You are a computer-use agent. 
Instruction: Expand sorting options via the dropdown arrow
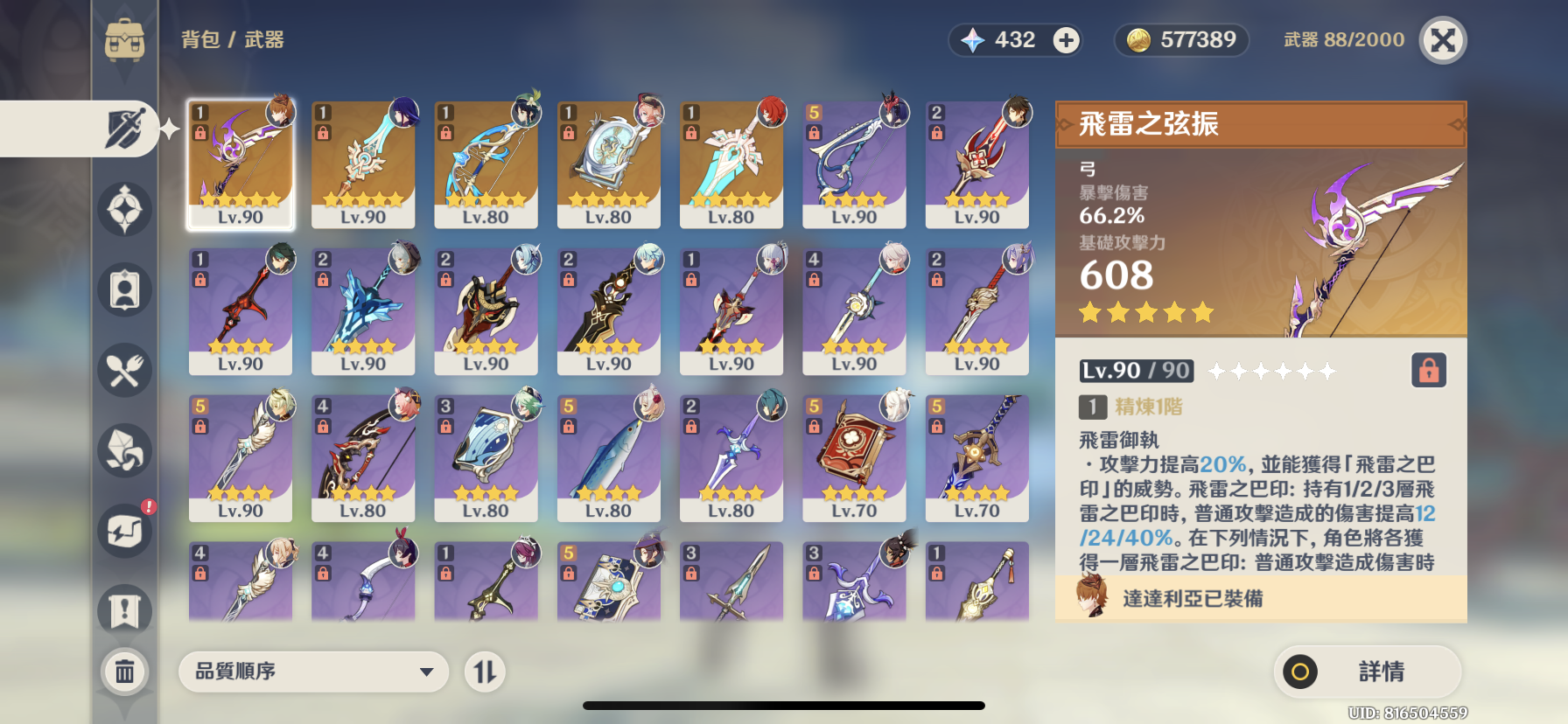pos(426,672)
